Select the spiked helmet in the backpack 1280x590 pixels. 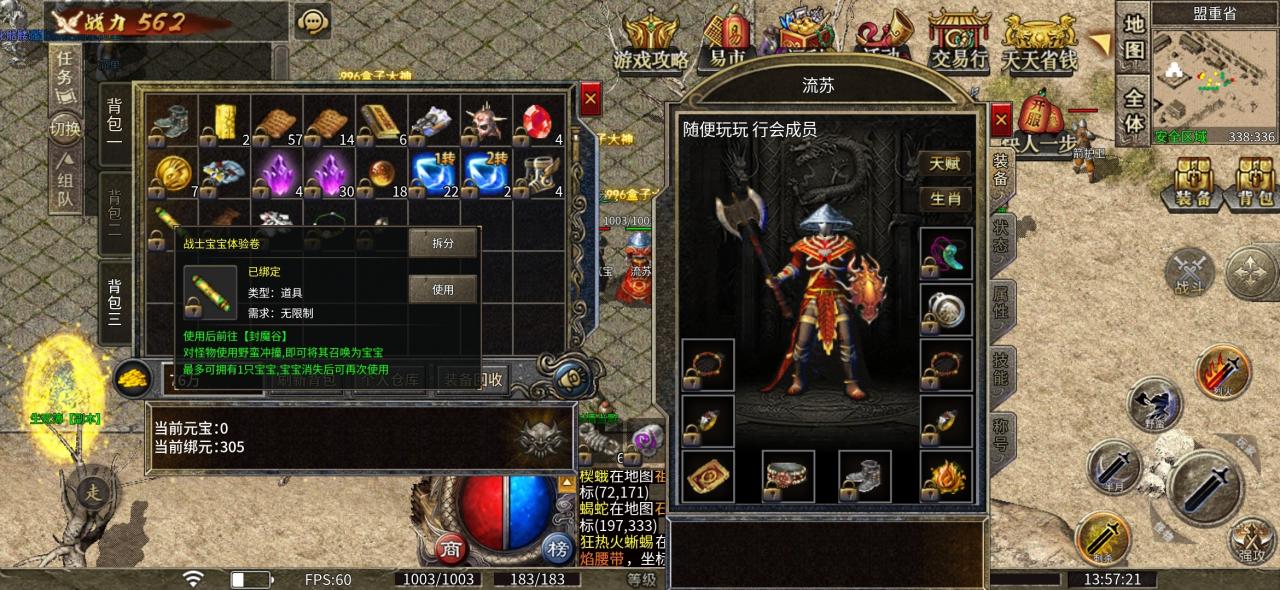point(486,121)
